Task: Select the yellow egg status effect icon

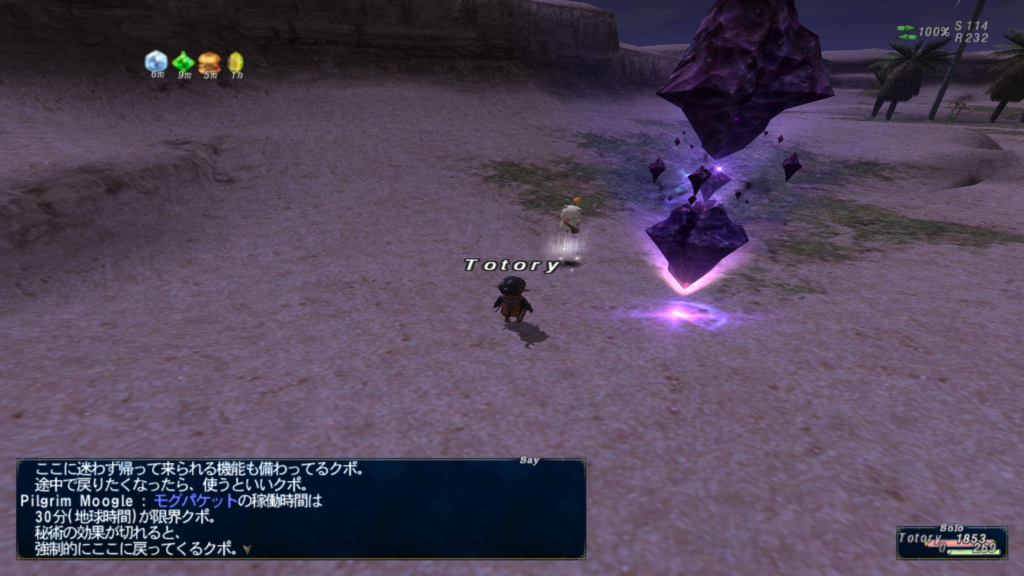Action: [235, 62]
